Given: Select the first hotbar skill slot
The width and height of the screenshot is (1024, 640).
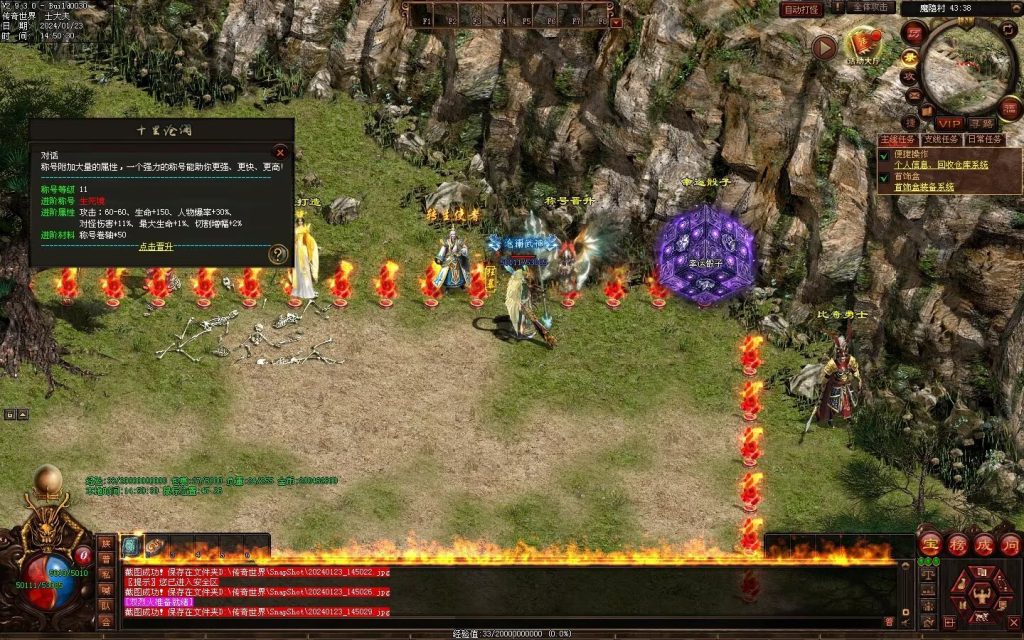Looking at the screenshot, I should 132,546.
